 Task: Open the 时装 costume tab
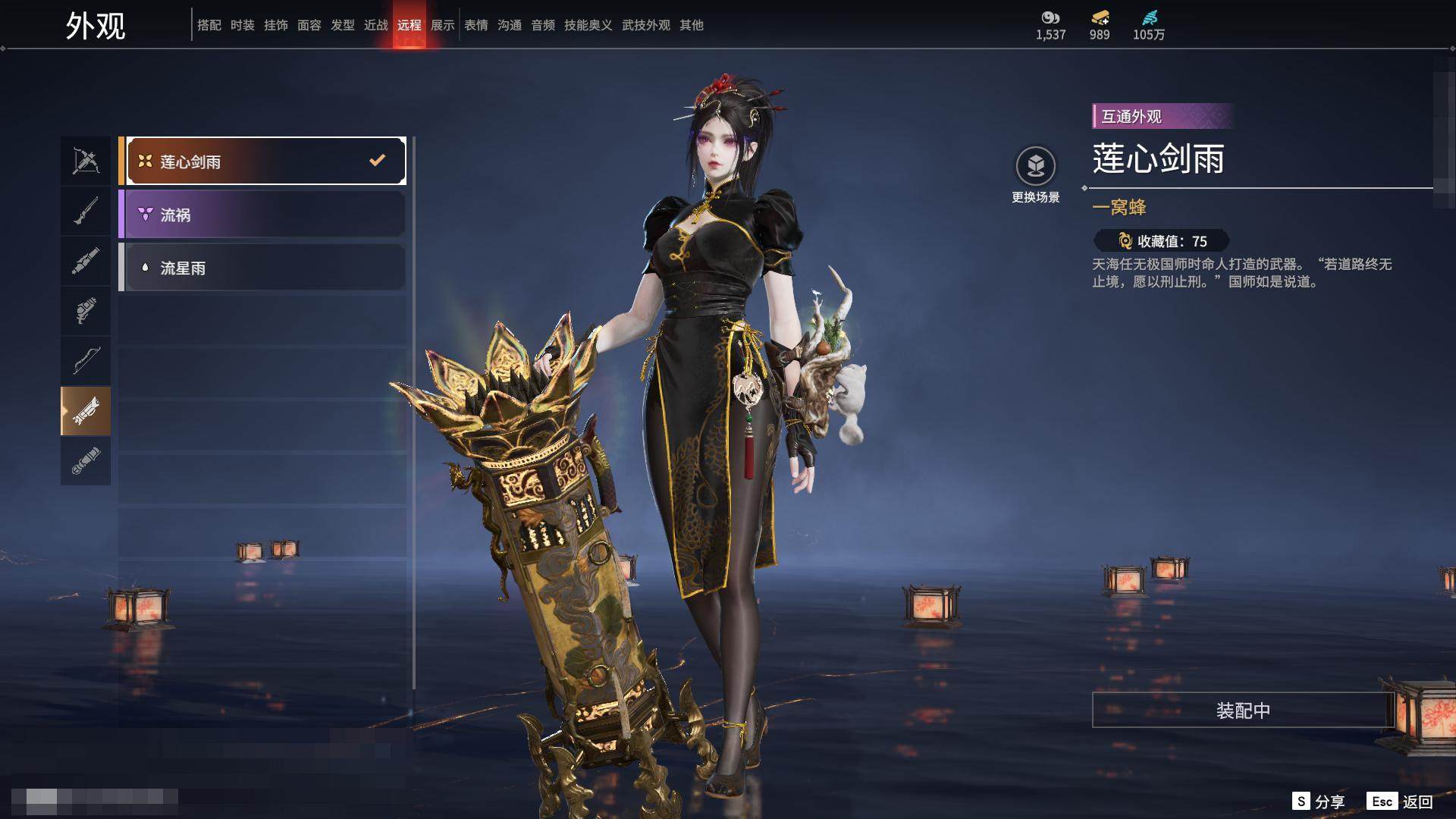tap(243, 25)
